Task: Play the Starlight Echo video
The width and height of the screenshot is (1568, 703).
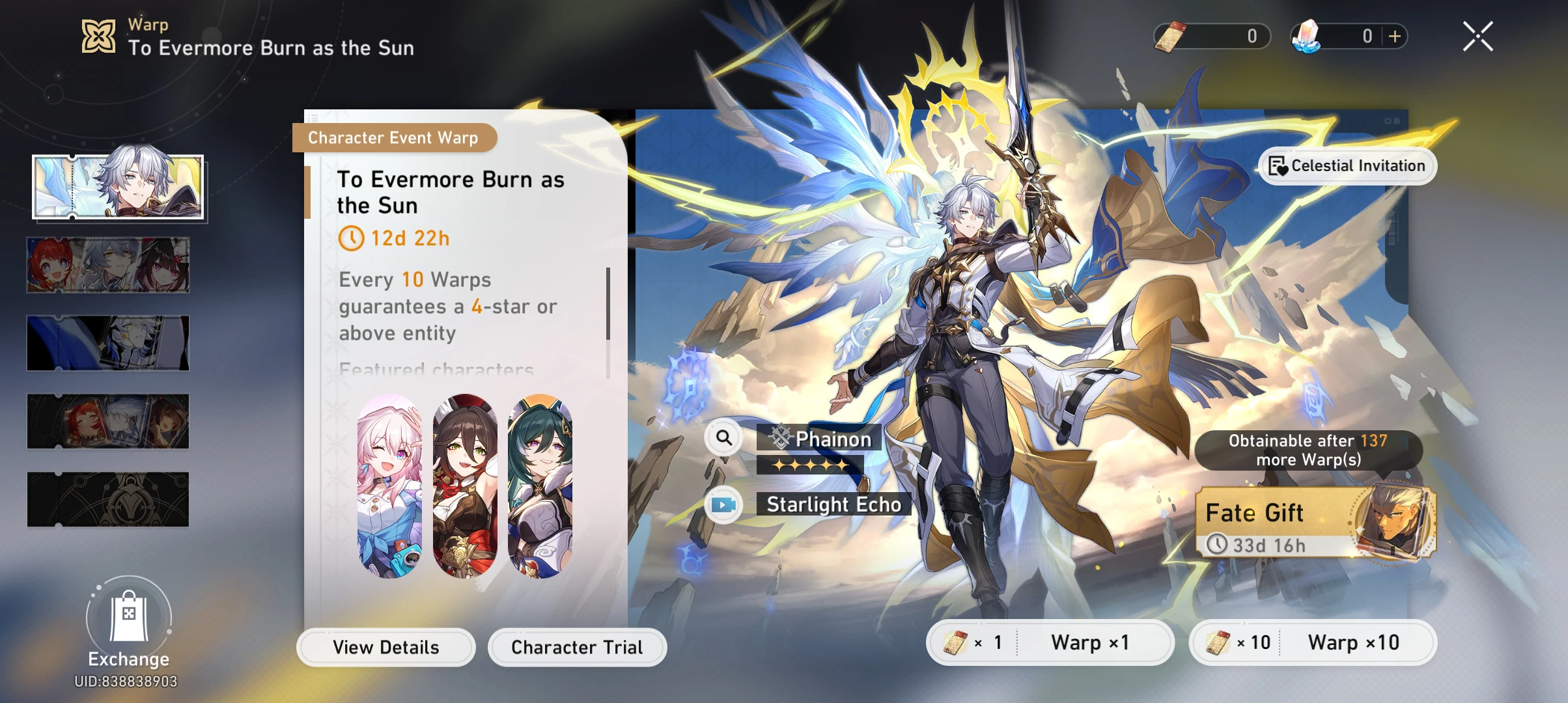Action: pyautogui.click(x=725, y=504)
